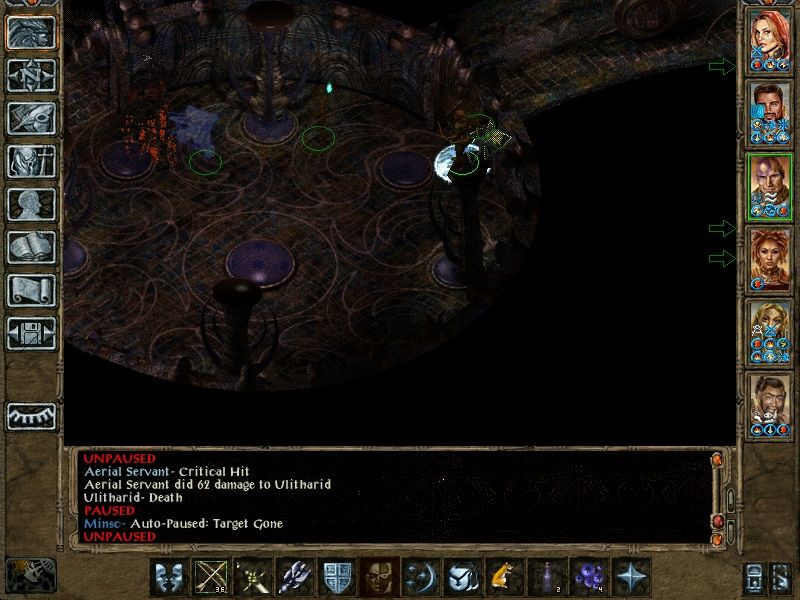Click the twin masks dialogue button
Screen dimensions: 800x600
coord(168,577)
